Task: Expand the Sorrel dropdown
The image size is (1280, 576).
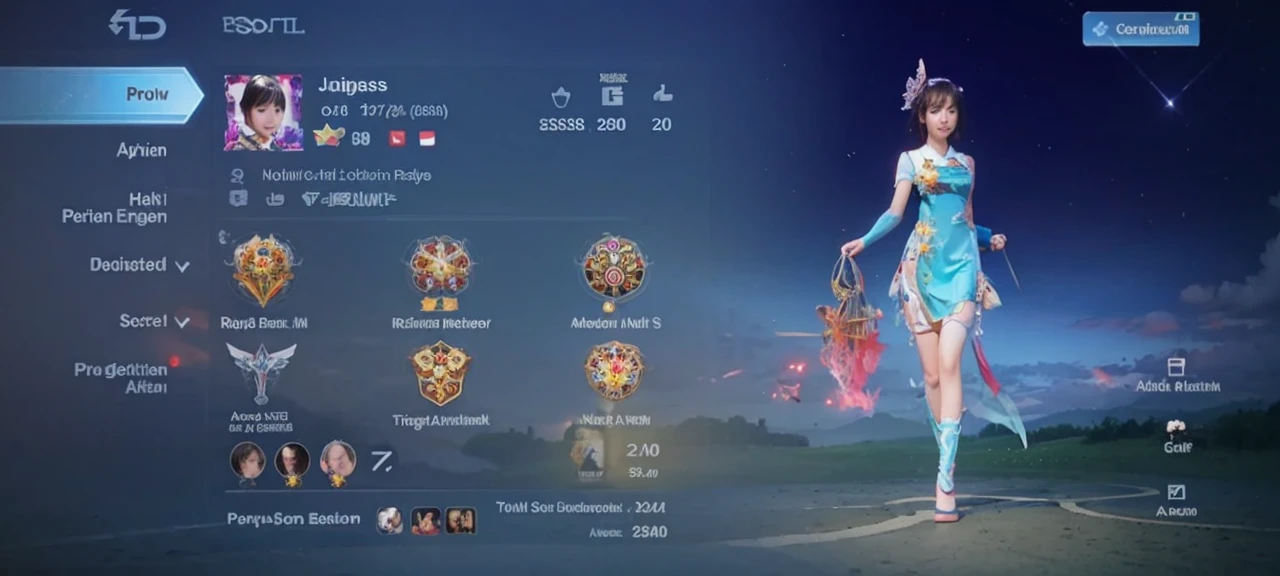Action: point(154,321)
